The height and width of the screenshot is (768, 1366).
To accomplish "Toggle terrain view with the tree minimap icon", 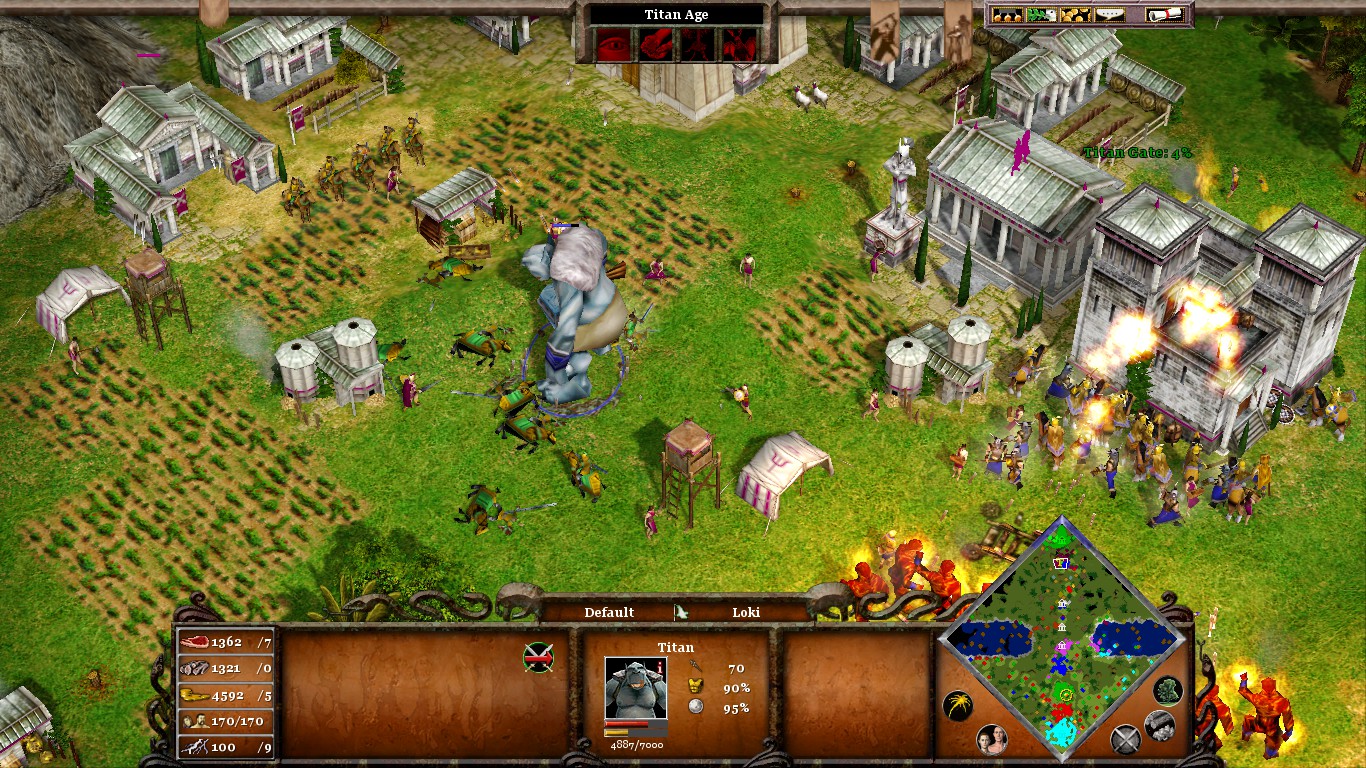I will pos(1167,690).
